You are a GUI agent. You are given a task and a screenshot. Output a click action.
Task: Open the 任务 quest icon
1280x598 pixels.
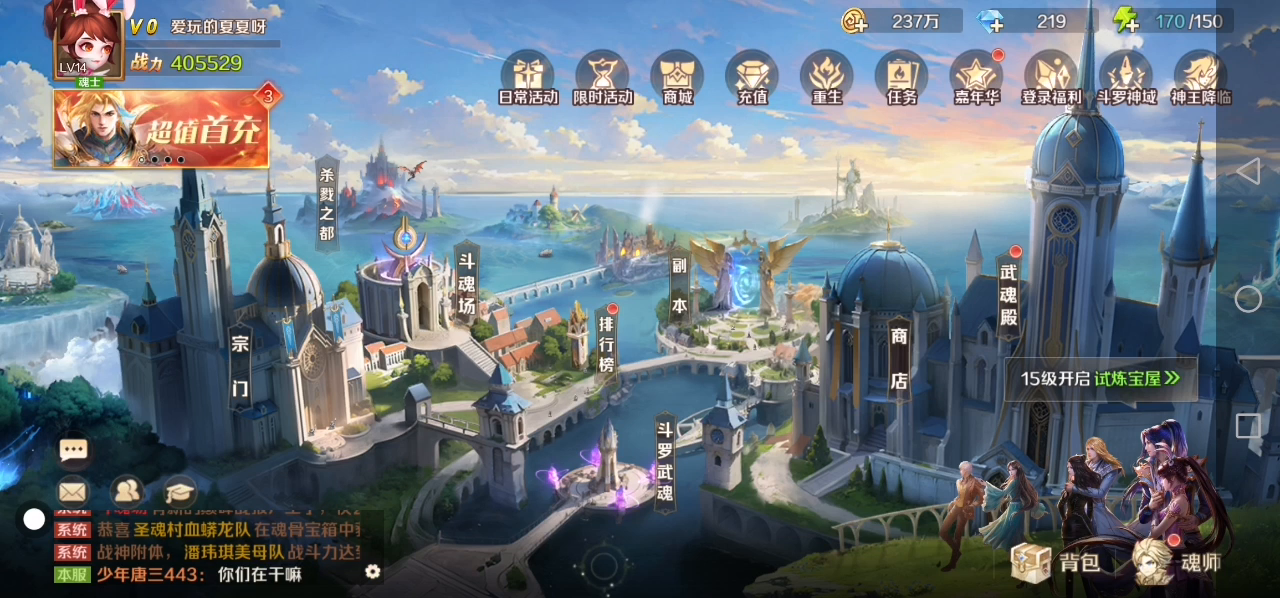point(901,76)
